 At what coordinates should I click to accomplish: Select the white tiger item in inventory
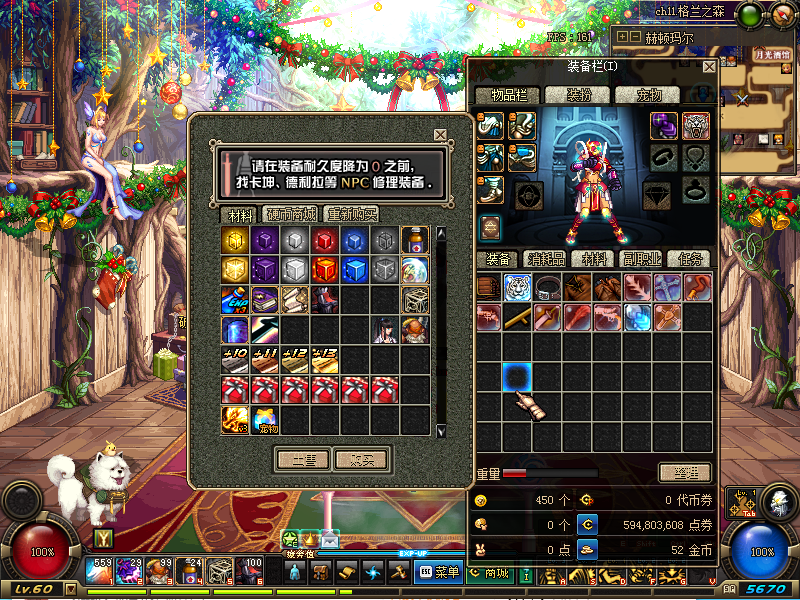pyautogui.click(x=517, y=288)
